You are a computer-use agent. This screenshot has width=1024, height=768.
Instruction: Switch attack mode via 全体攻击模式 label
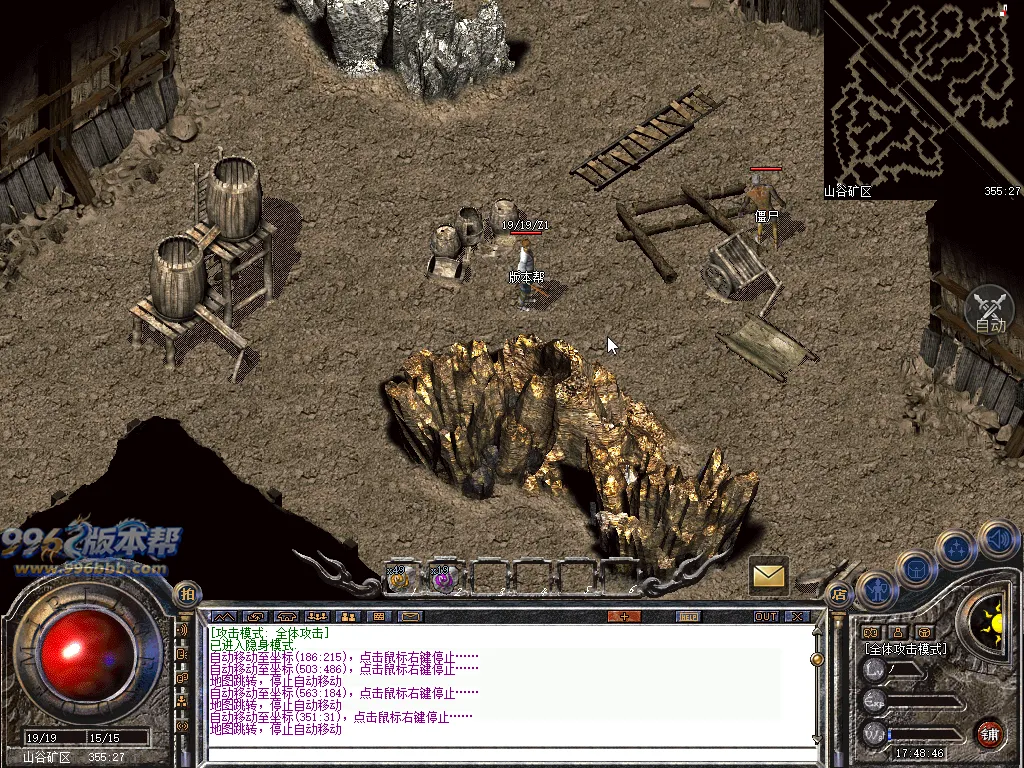[x=906, y=648]
